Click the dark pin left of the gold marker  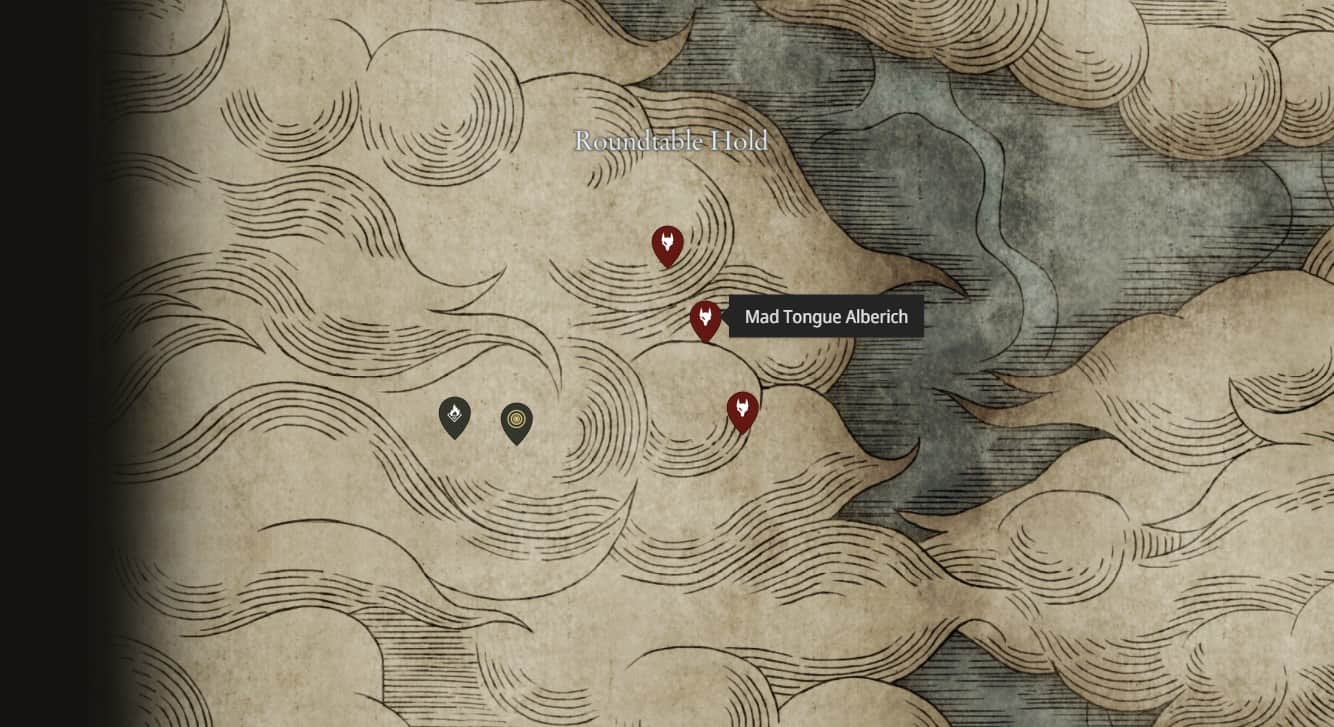point(456,416)
